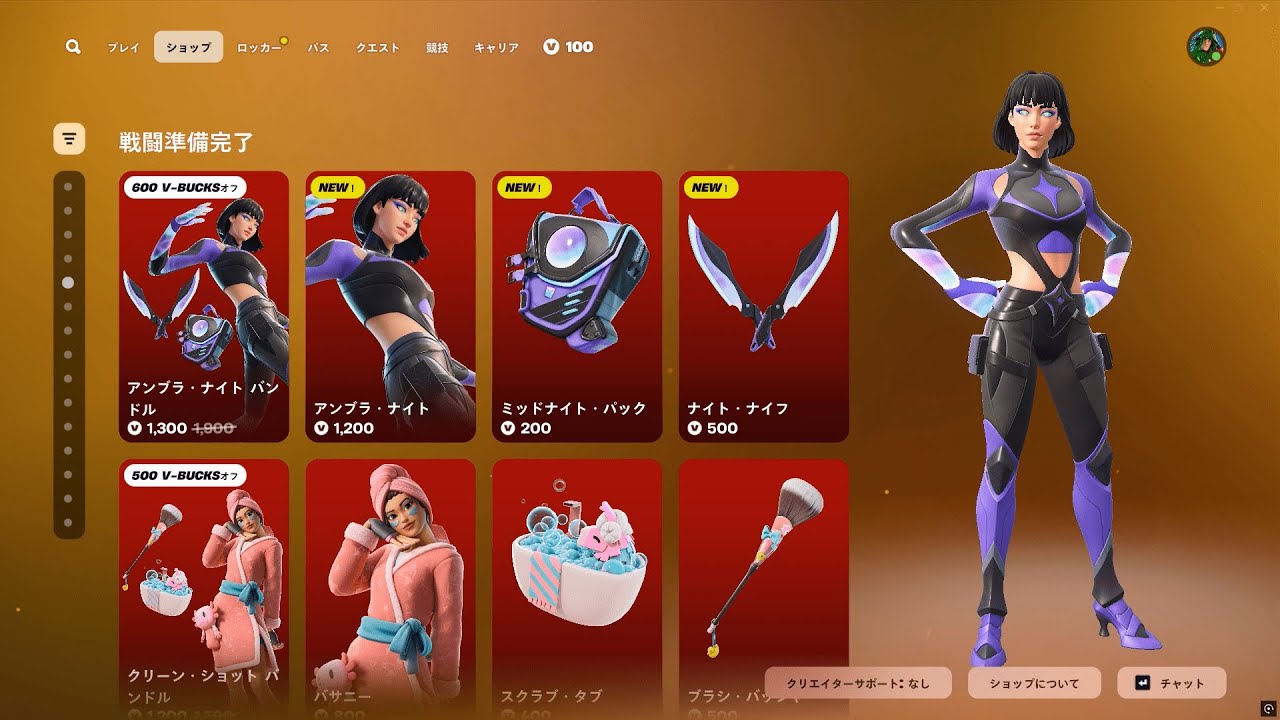This screenshot has height=720, width=1280.
Task: Open the キャリア tab
Action: pyautogui.click(x=496, y=47)
